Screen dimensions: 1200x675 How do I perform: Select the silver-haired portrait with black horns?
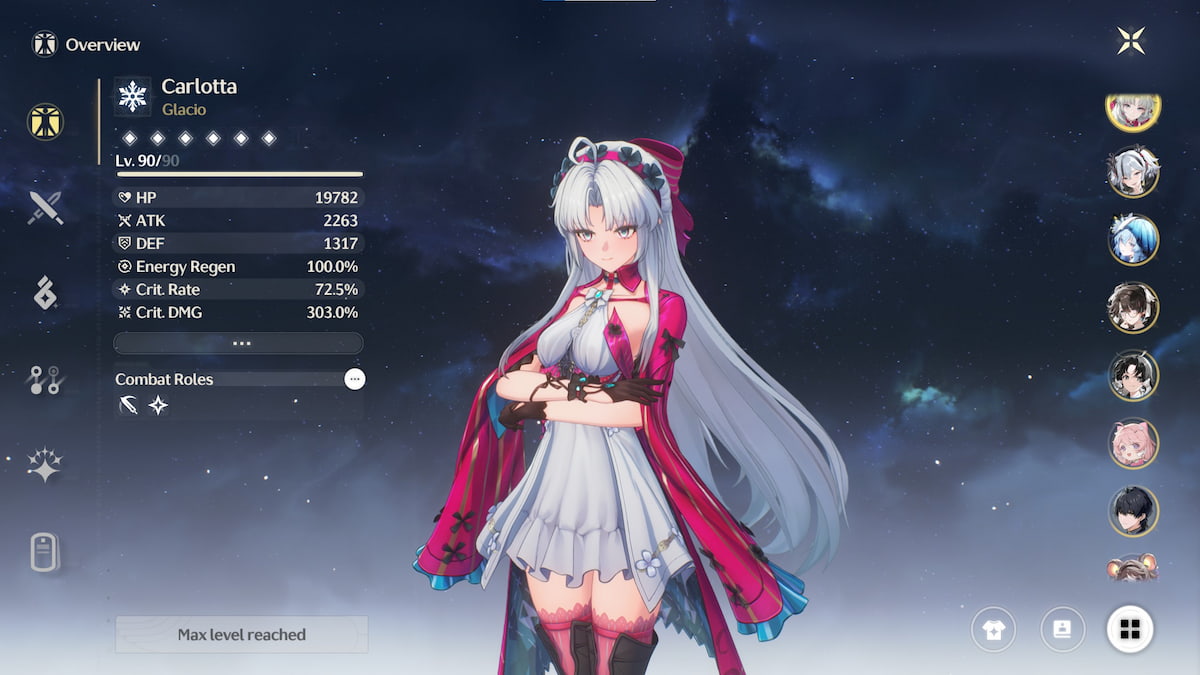[x=1133, y=172]
